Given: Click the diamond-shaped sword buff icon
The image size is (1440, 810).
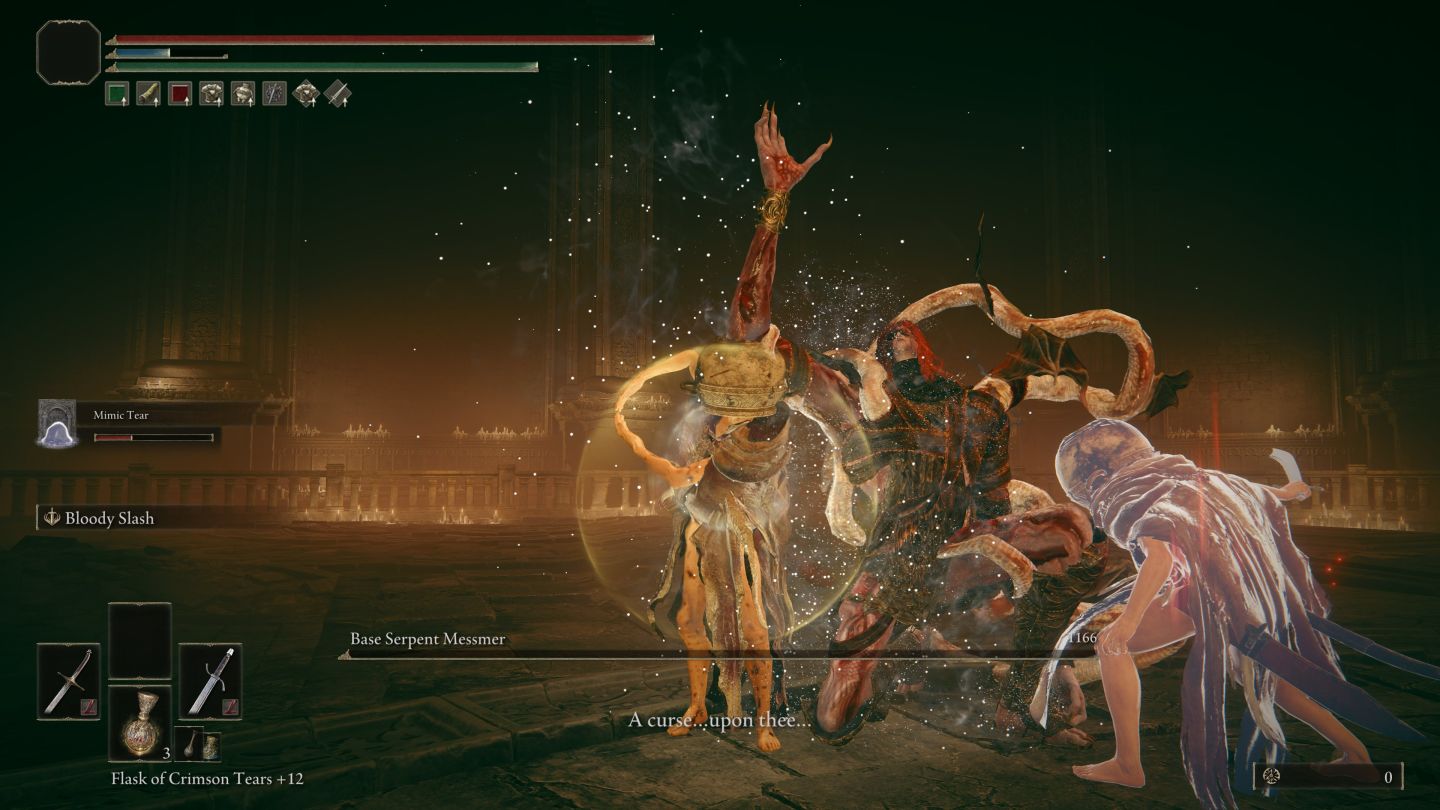Looking at the screenshot, I should [338, 94].
